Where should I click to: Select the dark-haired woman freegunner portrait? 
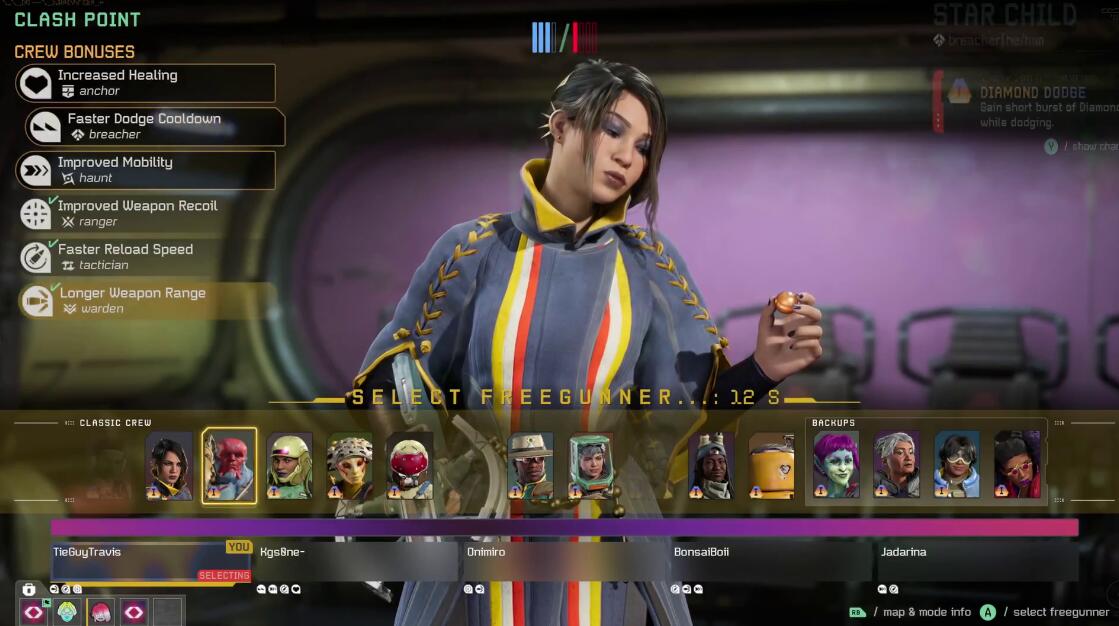pos(169,466)
